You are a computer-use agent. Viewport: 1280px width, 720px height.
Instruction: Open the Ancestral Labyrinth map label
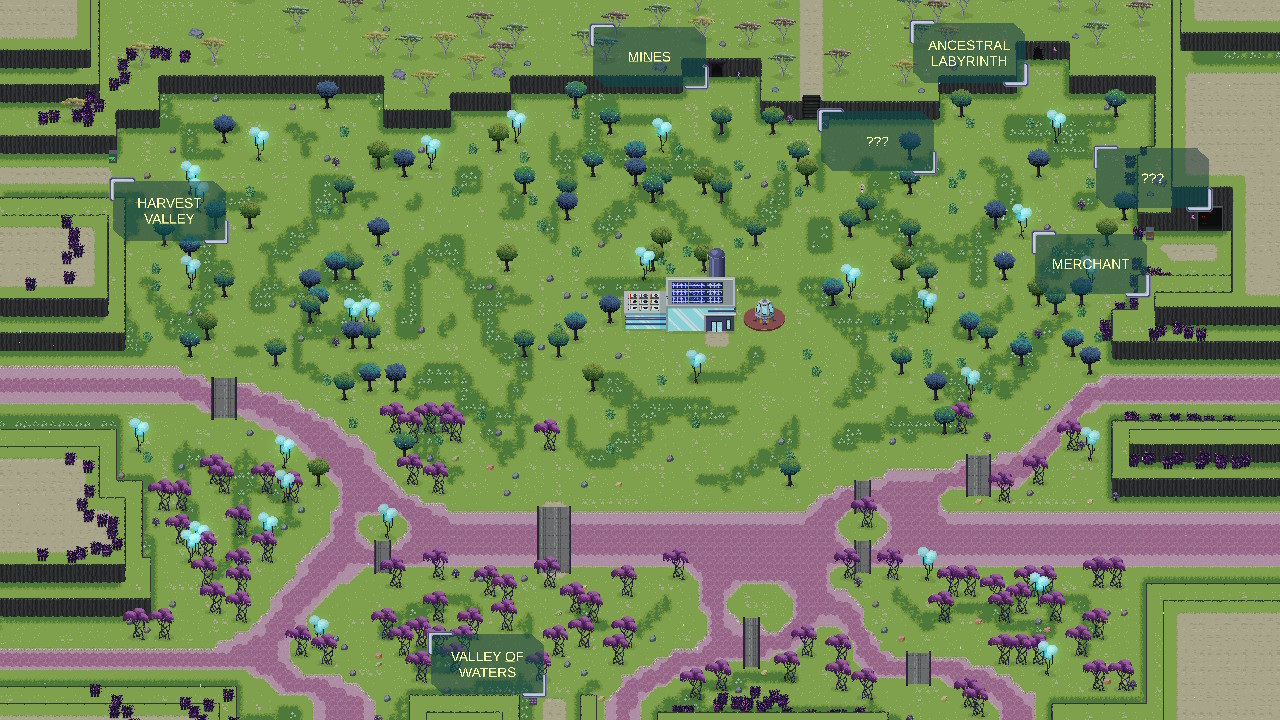click(968, 50)
